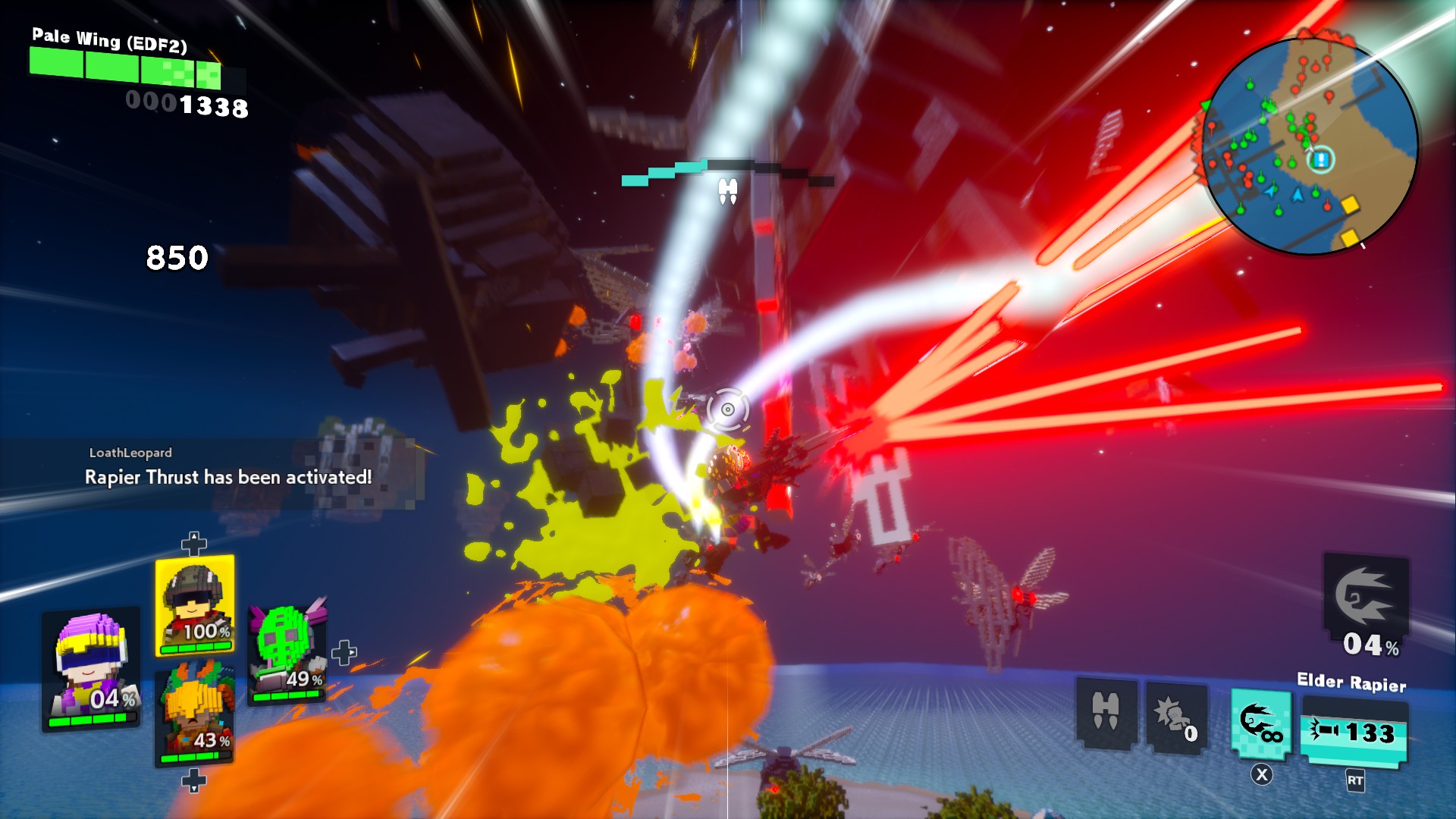
Task: Pick the green skull-masked character portrait
Action: click(287, 654)
